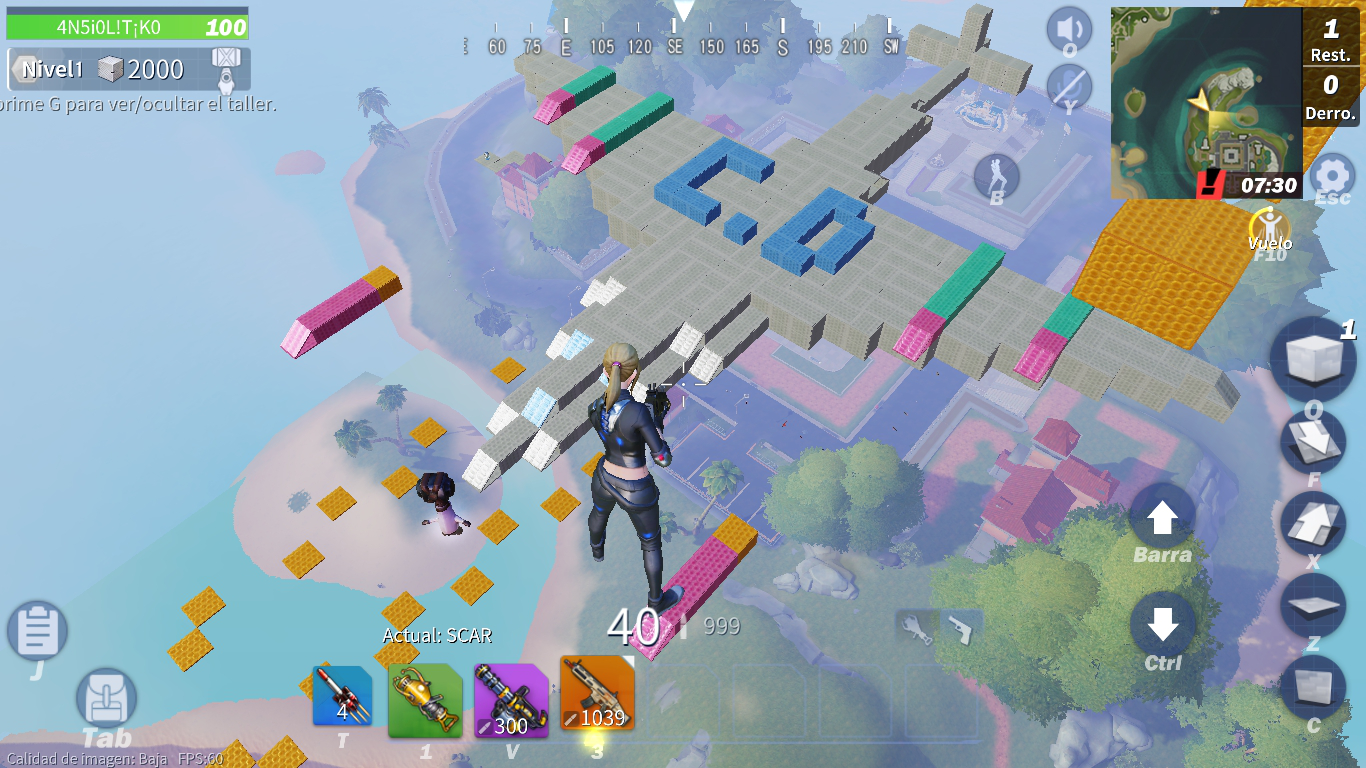Toggle the speaker sound icon

pyautogui.click(x=1068, y=28)
